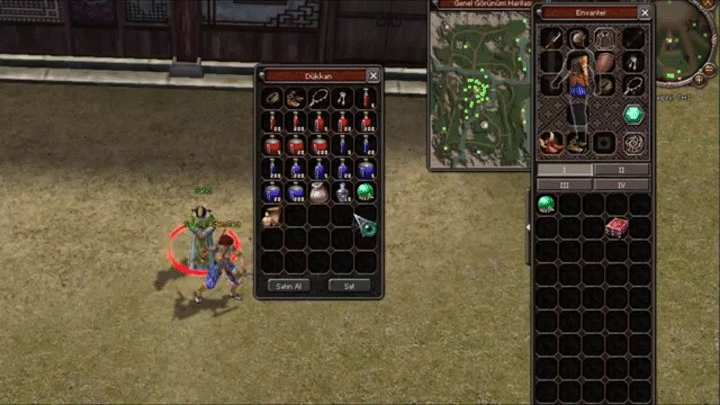Viewport: 720px width, 405px height.
Task: Click the Sat sell button
Action: click(349, 285)
